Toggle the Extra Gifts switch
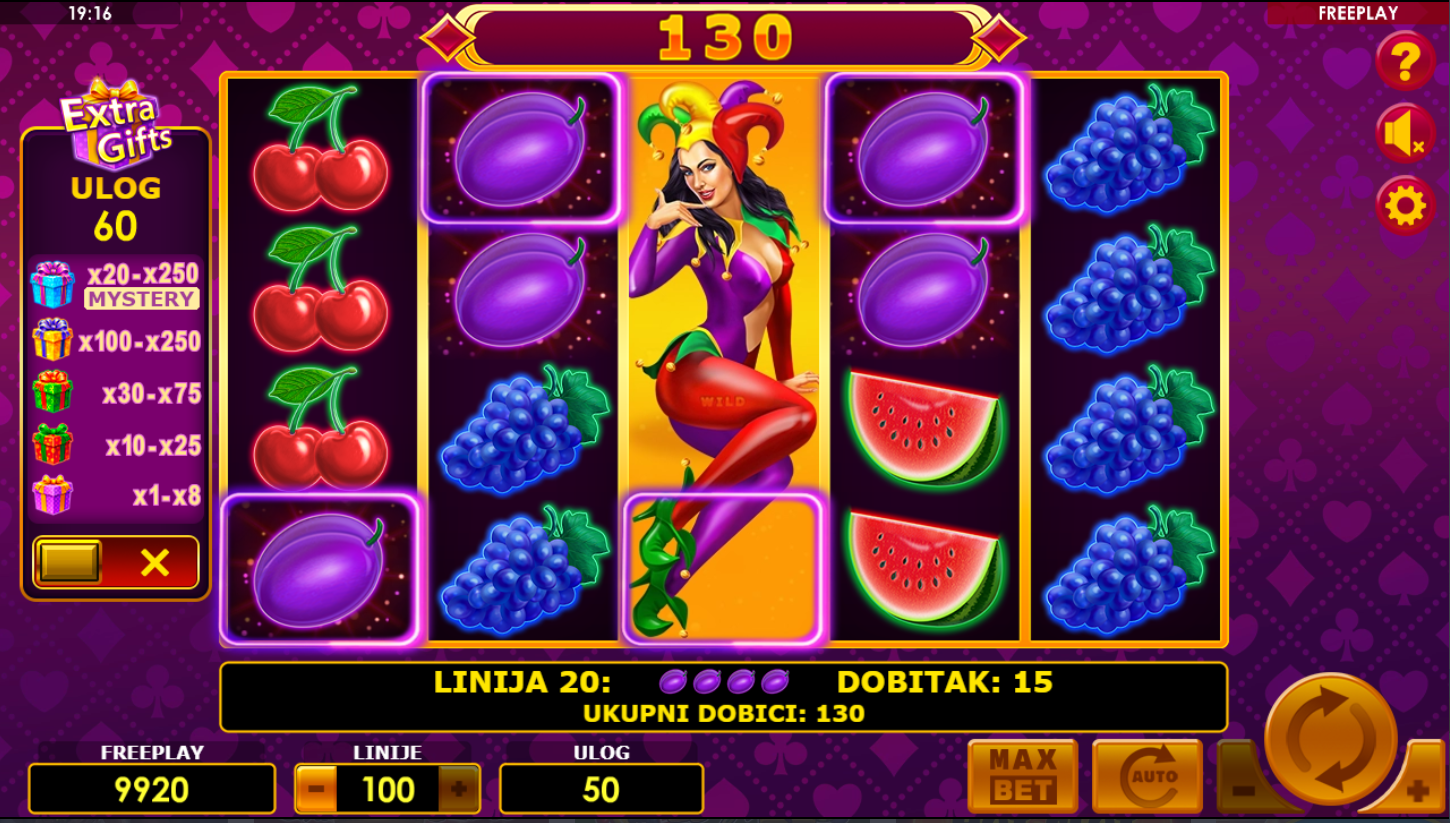 (116, 562)
